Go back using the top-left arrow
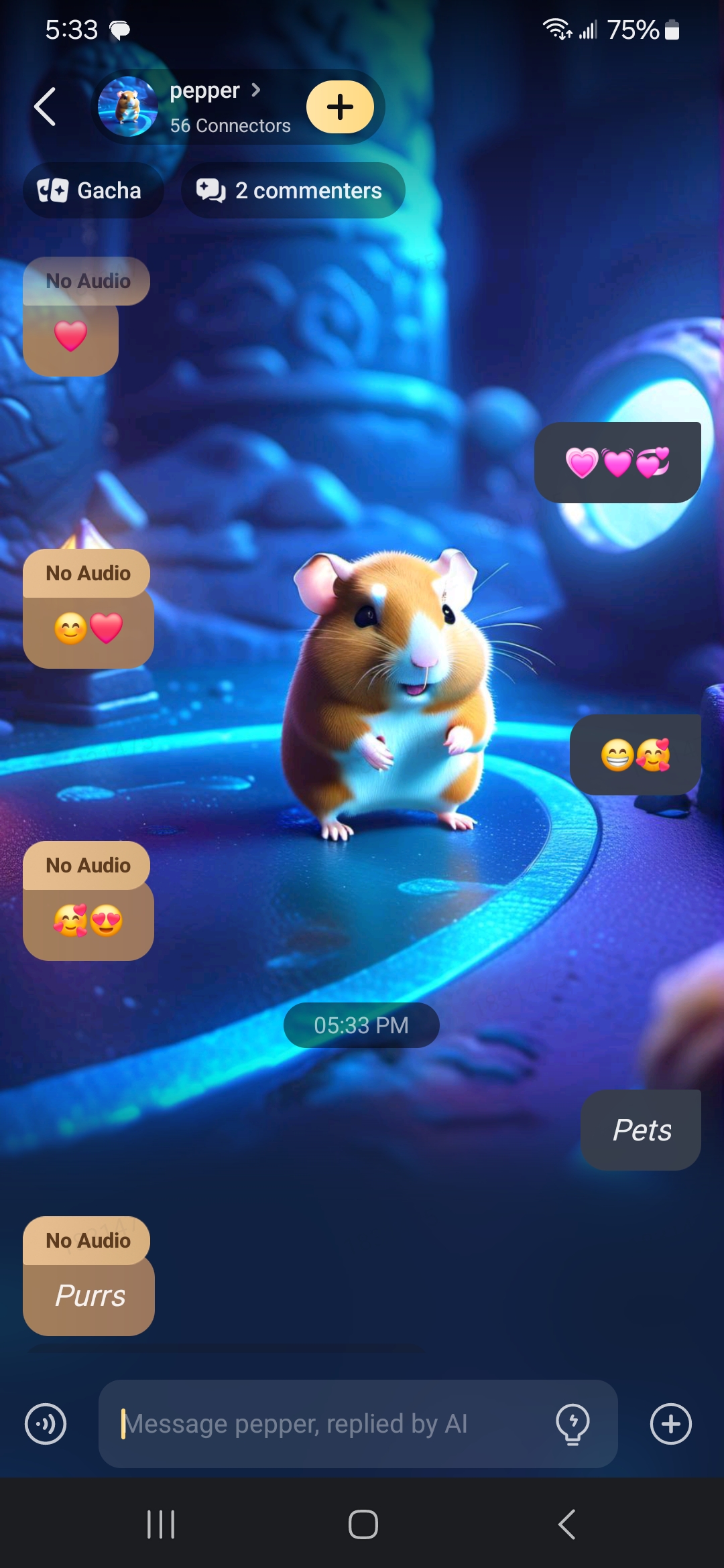Image resolution: width=724 pixels, height=1568 pixels. [x=44, y=107]
